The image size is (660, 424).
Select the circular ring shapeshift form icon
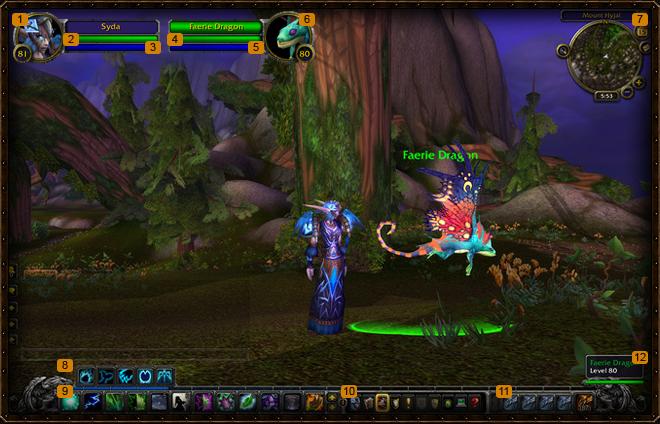(x=146, y=377)
